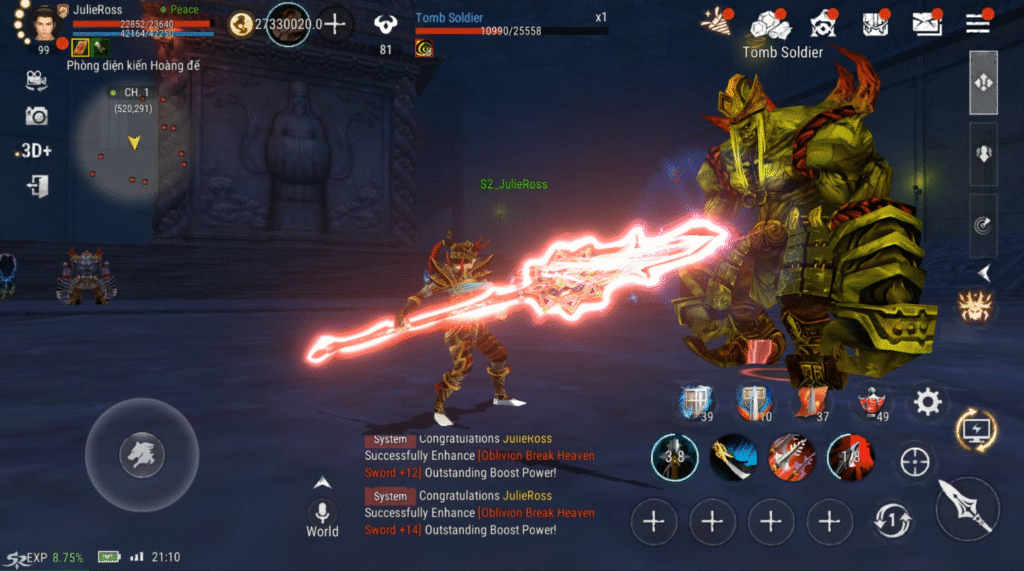This screenshot has width=1024, height=571.
Task: Toggle auto-battle monitor button
Action: pos(975,430)
